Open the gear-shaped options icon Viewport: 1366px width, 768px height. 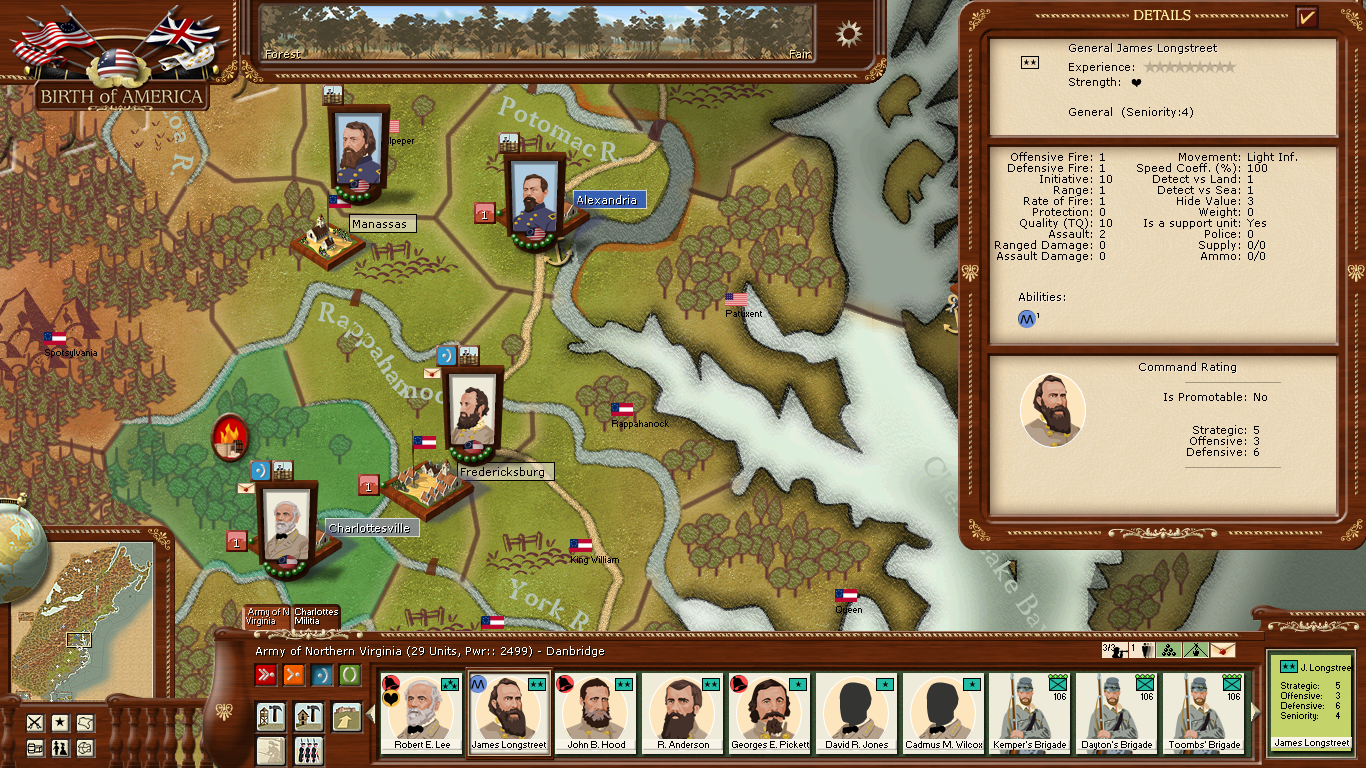(x=849, y=34)
